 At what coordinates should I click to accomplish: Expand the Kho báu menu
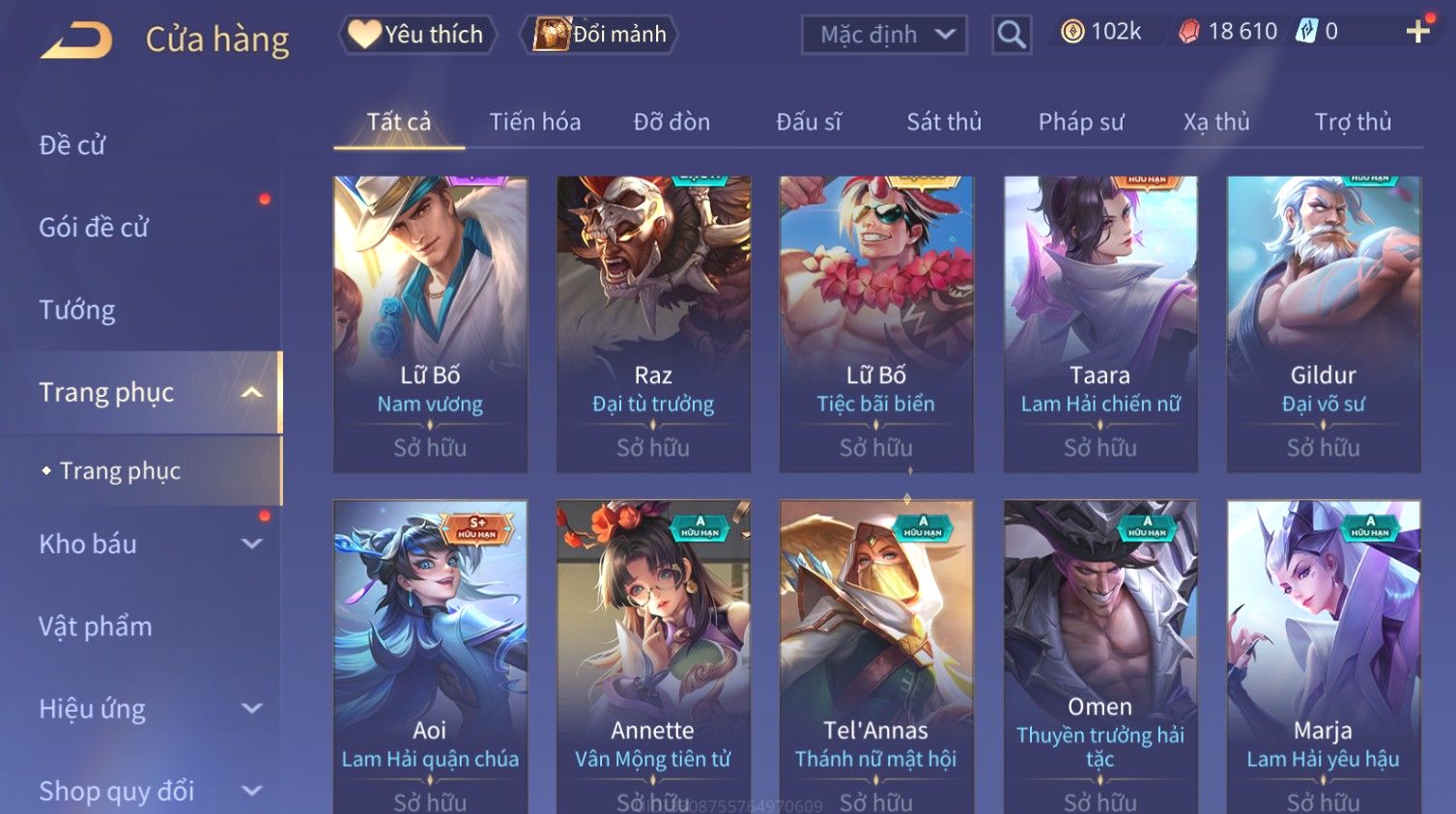coord(145,545)
